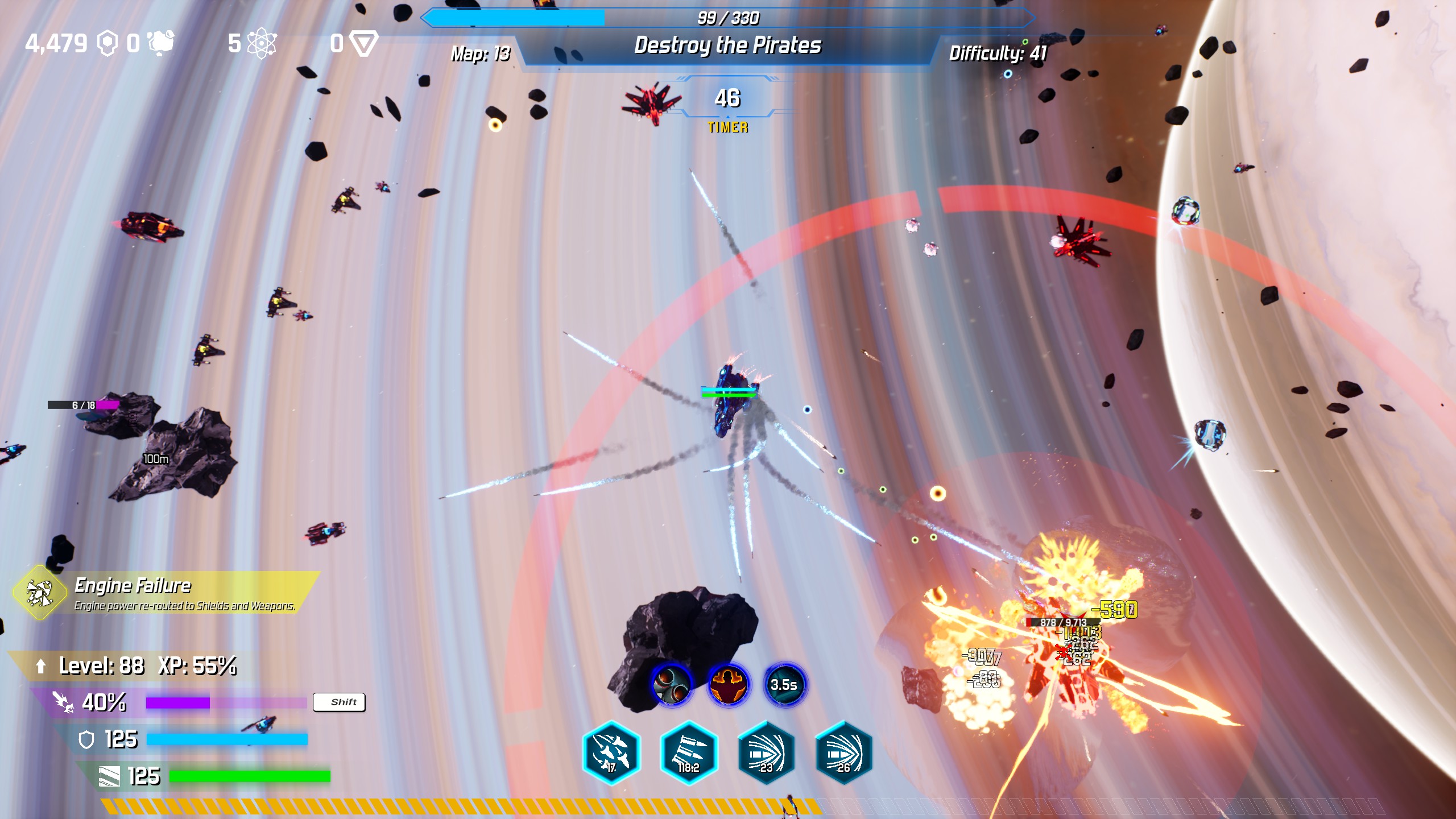Click the Engine Failure status icon
The image size is (1456, 819).
(40, 593)
